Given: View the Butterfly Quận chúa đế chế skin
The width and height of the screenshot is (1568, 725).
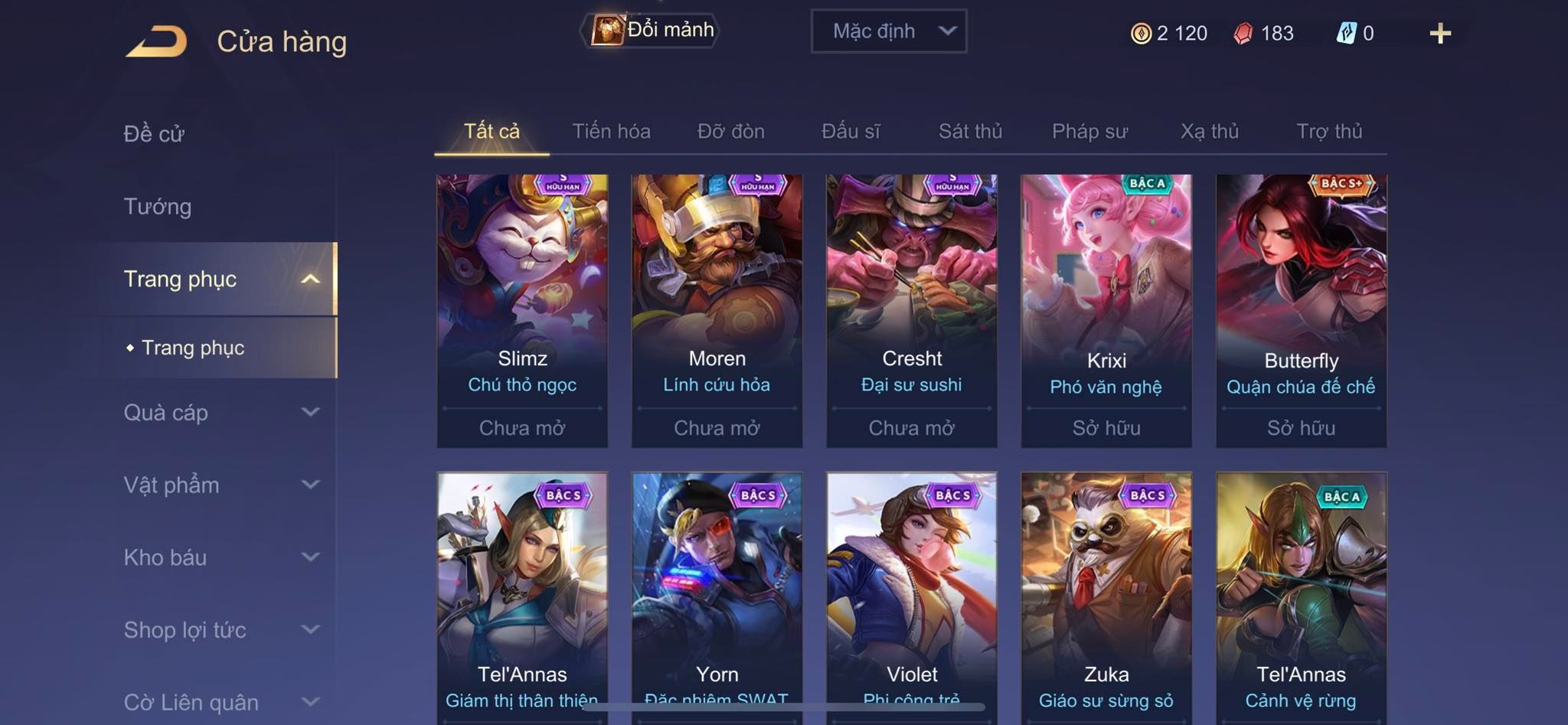Looking at the screenshot, I should click(x=1301, y=310).
